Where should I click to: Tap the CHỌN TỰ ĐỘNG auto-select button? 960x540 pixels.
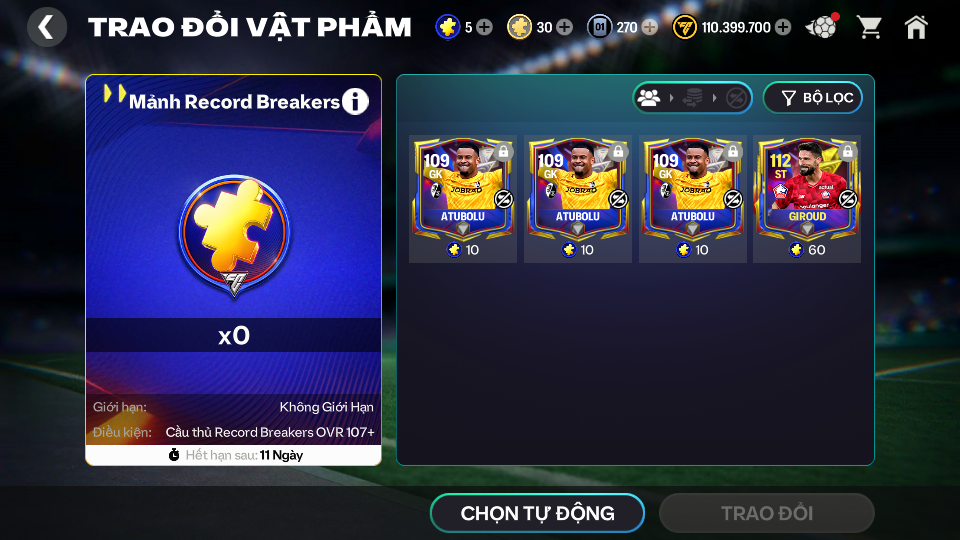click(x=537, y=513)
